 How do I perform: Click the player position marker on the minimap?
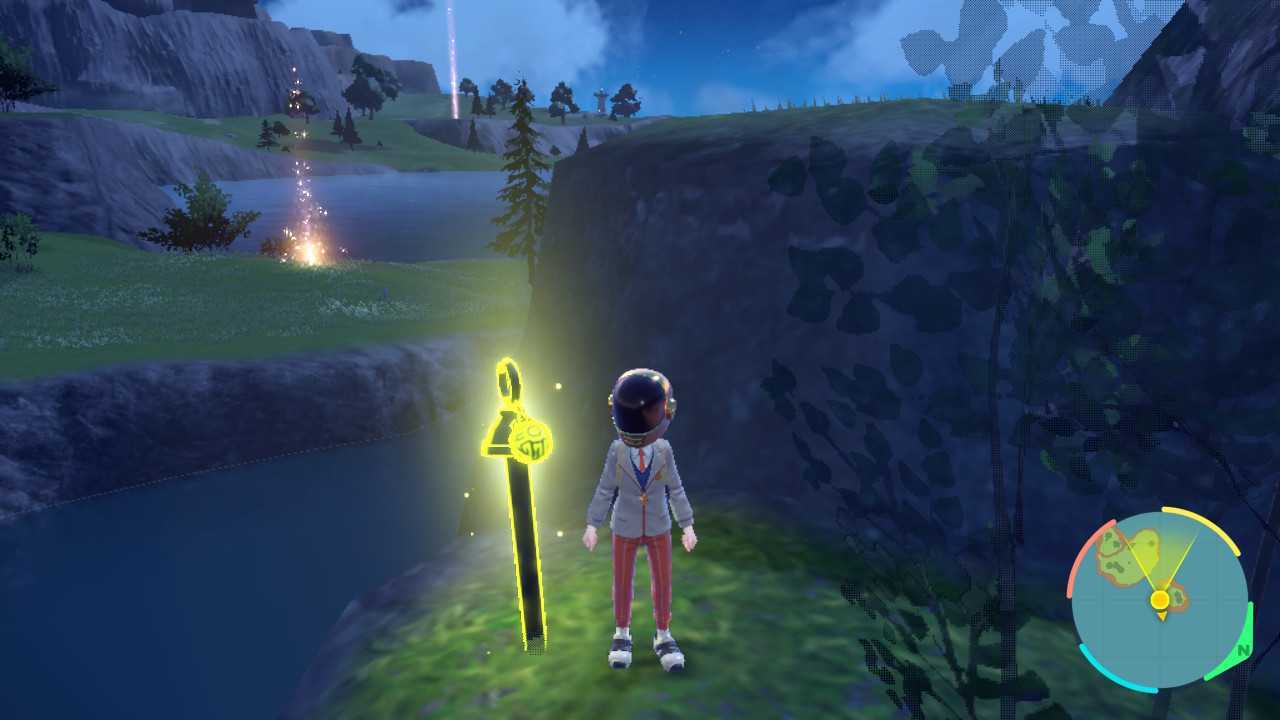pyautogui.click(x=1160, y=598)
